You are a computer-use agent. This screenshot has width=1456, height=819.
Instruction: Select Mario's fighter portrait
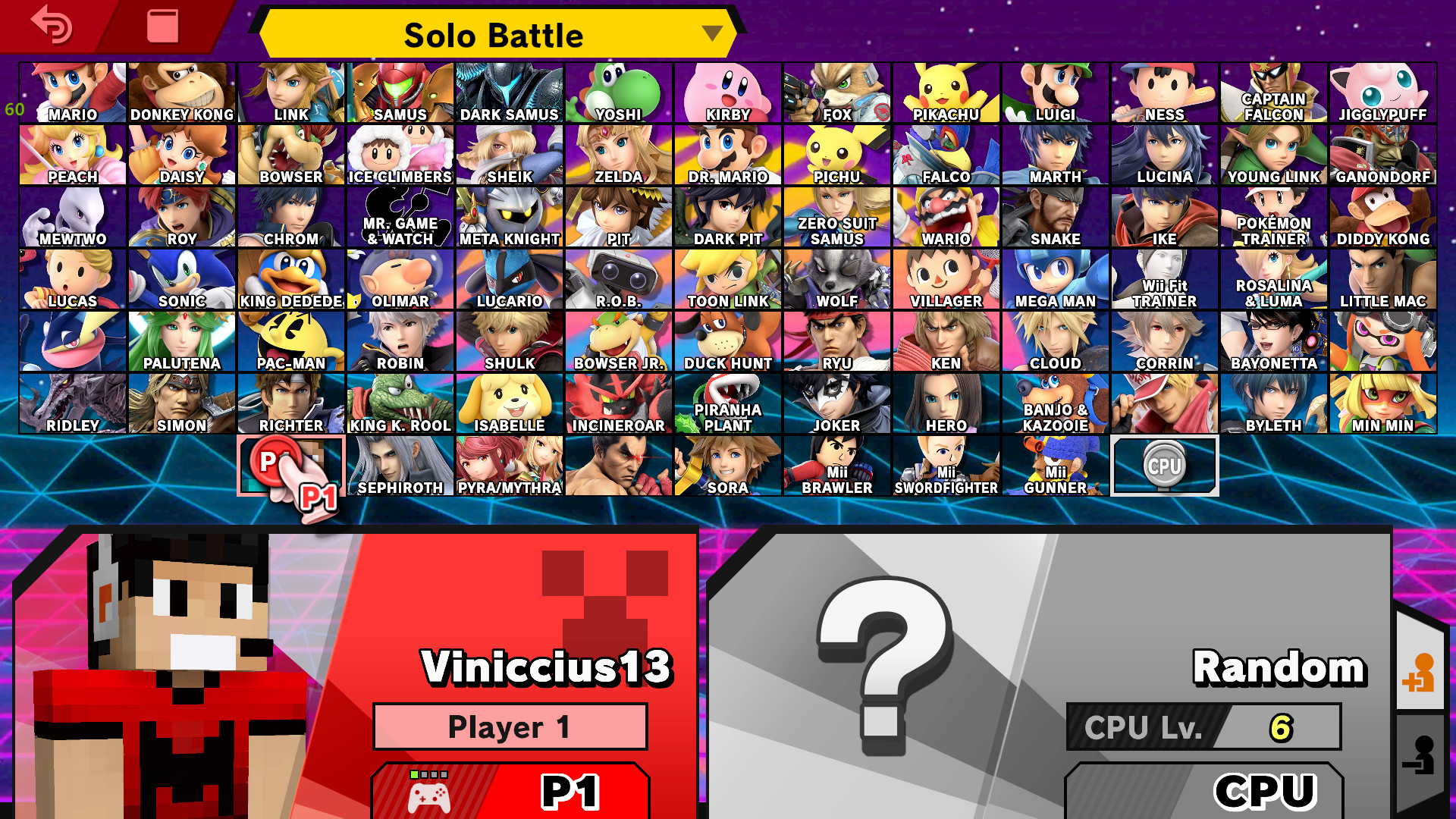tap(72, 91)
